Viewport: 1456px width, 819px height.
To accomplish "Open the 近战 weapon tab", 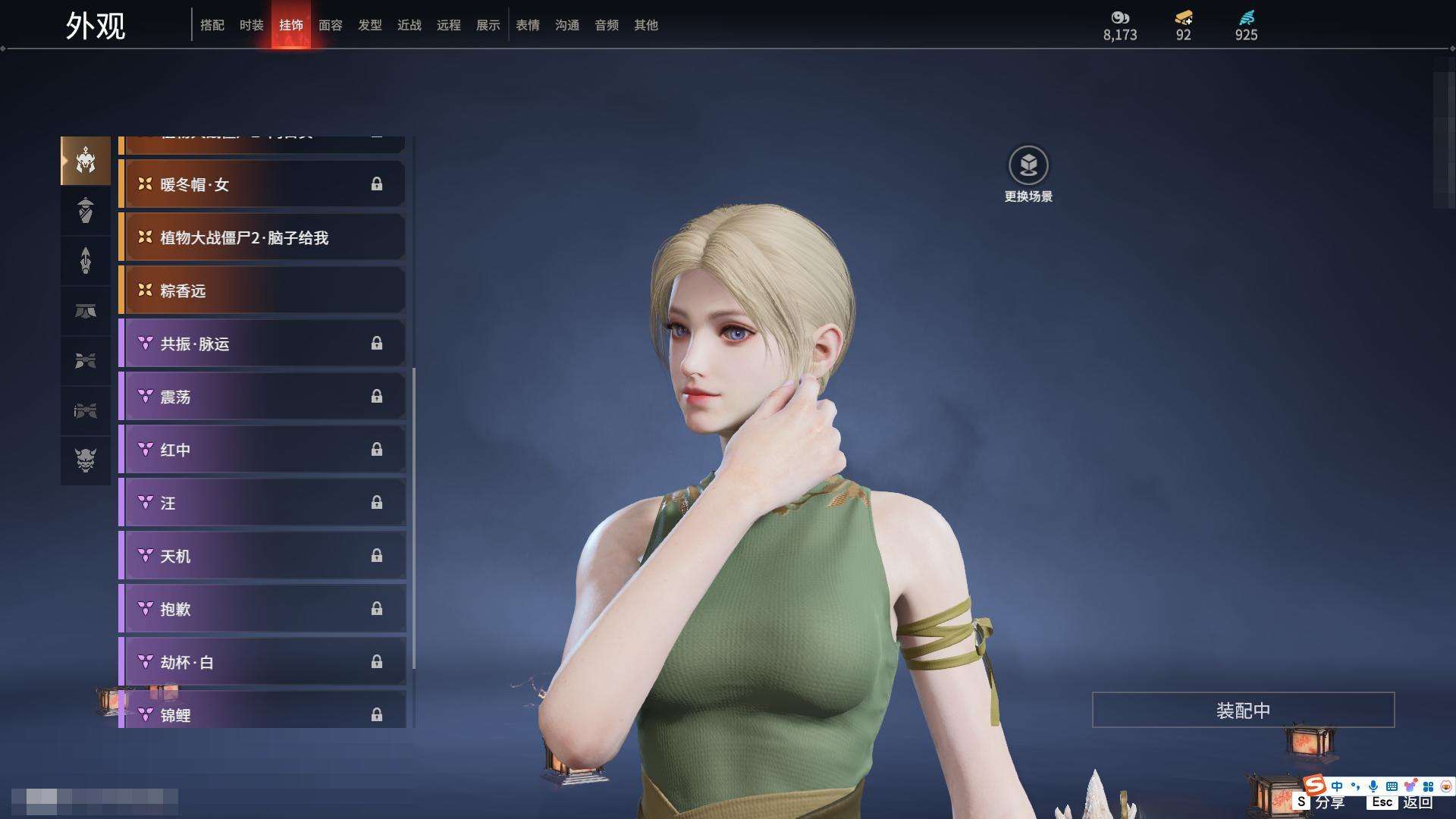I will tap(409, 25).
